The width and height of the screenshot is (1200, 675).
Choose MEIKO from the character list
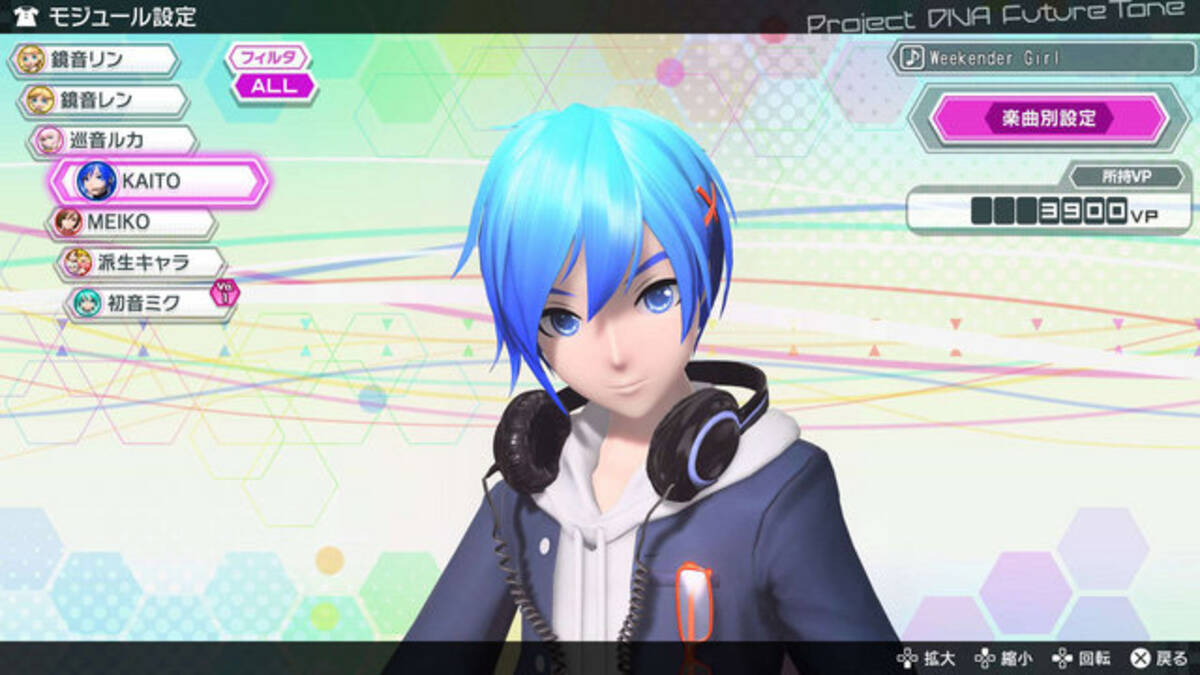tap(132, 222)
